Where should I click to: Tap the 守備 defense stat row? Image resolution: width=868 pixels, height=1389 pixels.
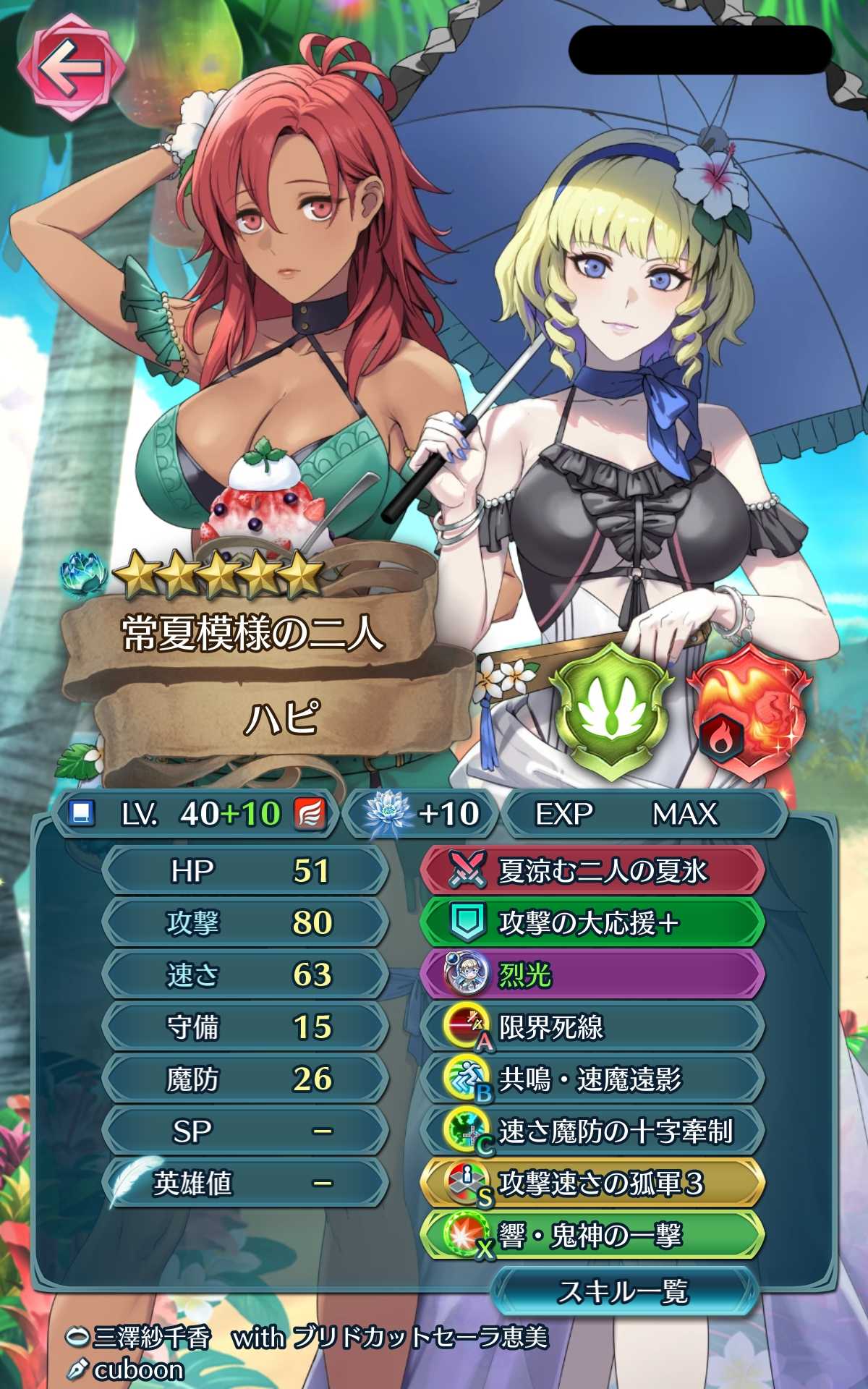click(246, 1027)
